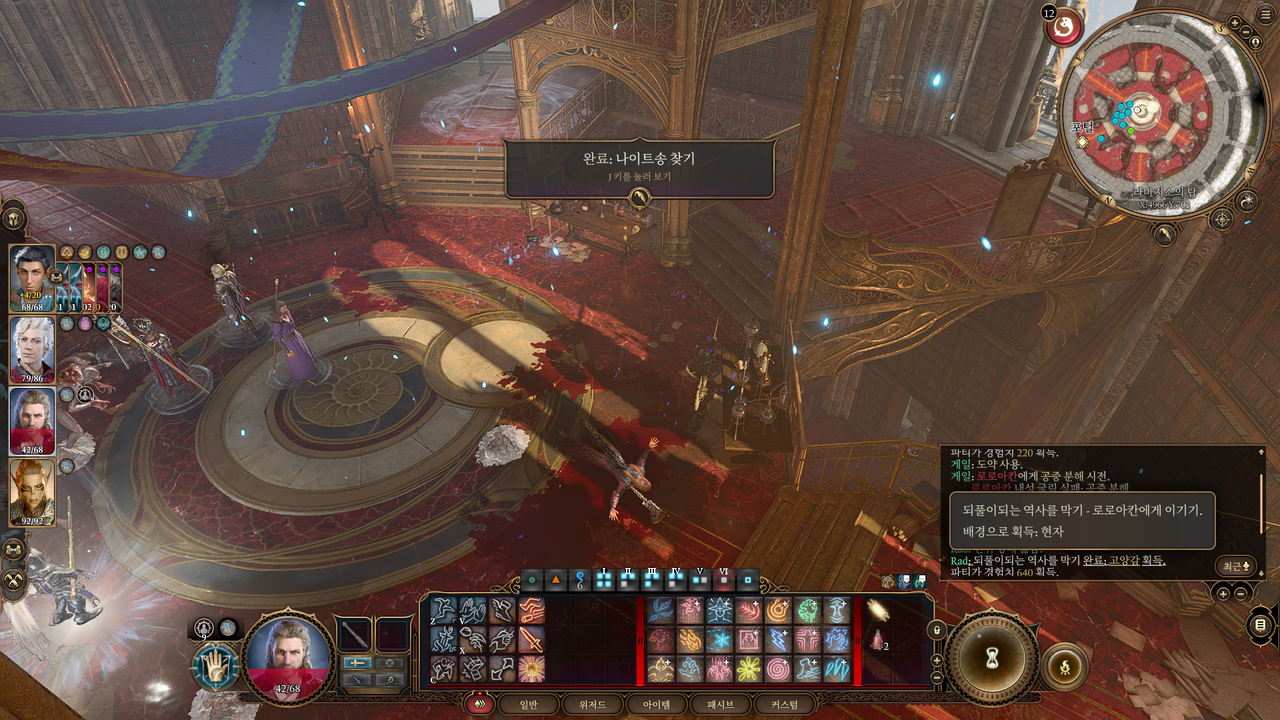Open the completed quest notification banner
This screenshot has width=1280, height=720.
pyautogui.click(x=639, y=168)
